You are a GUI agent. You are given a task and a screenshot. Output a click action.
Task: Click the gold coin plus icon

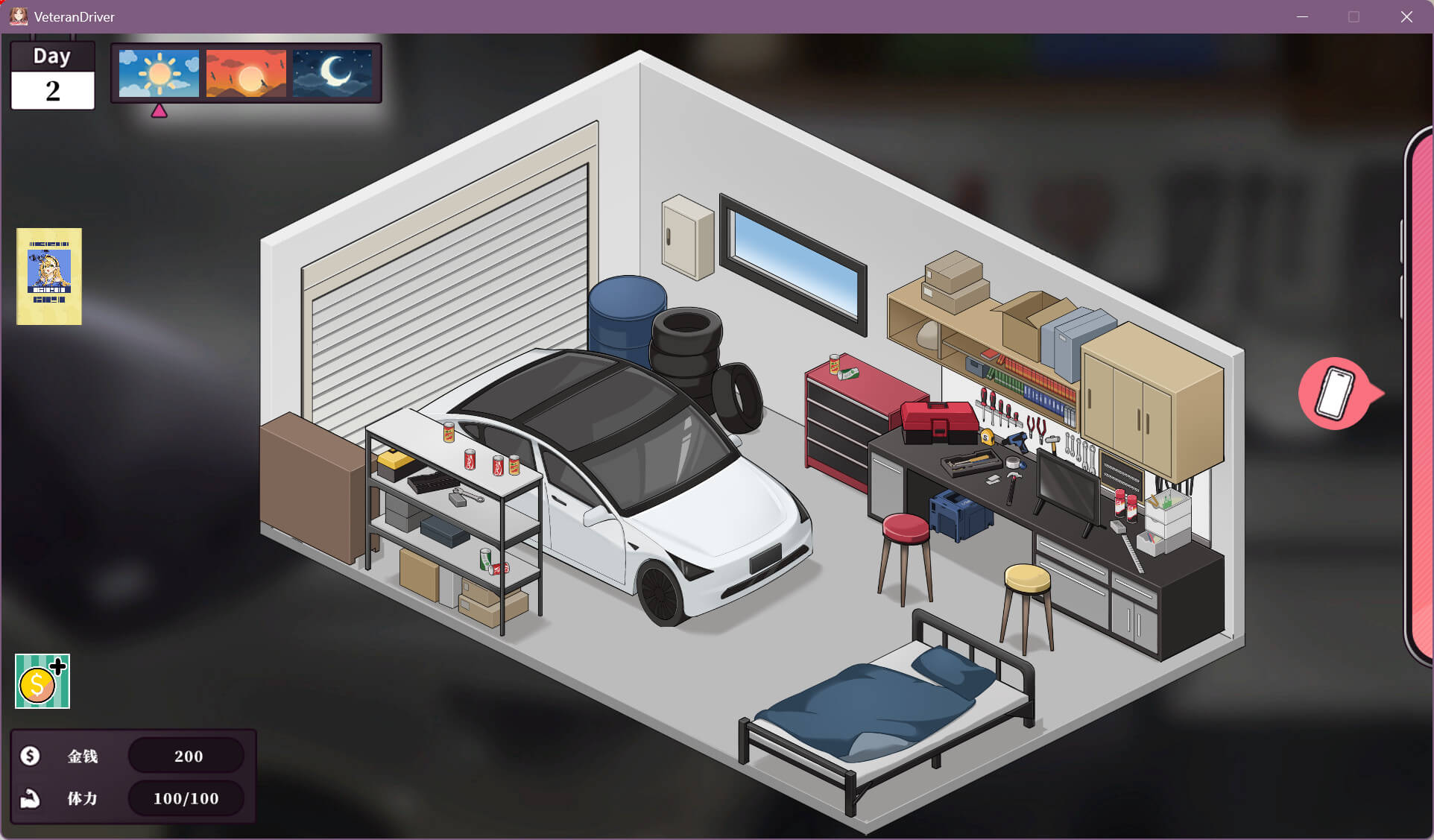click(x=42, y=681)
